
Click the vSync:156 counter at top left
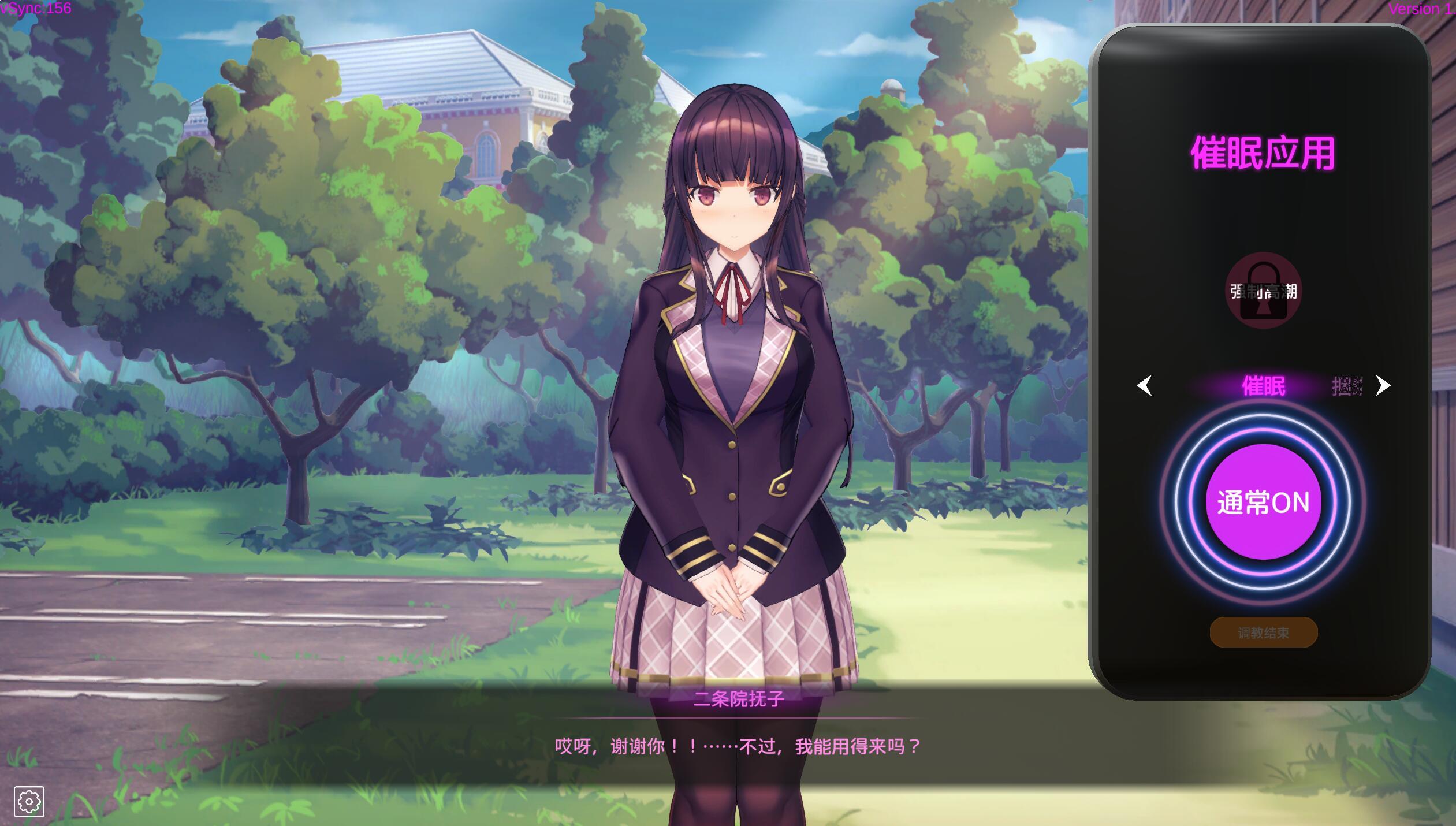(36, 8)
